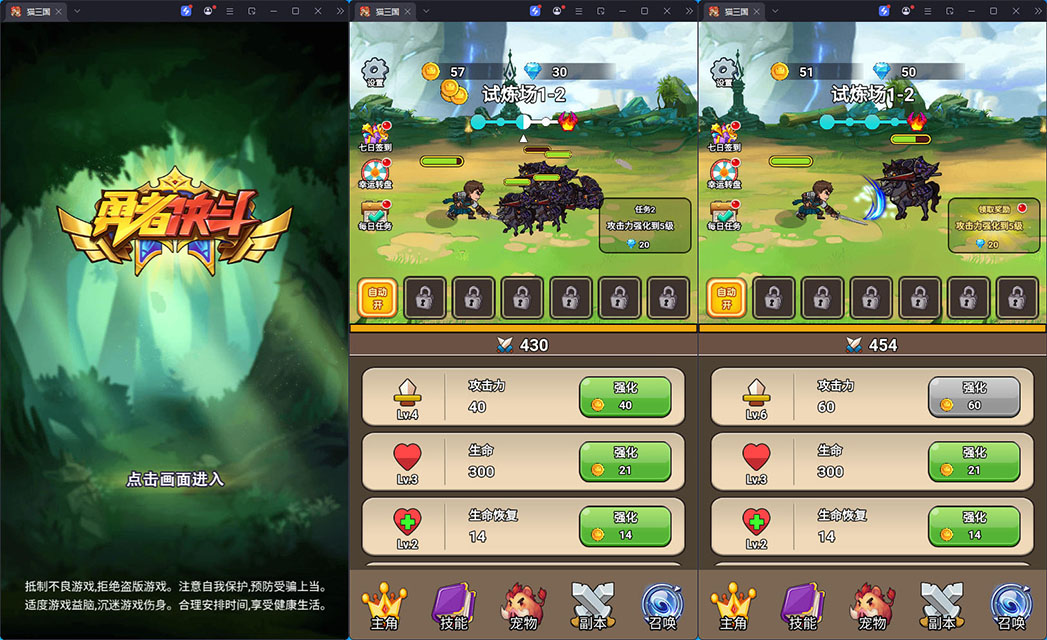Image resolution: width=1047 pixels, height=640 pixels.
Task: Open 召唤 tab in the 454-power window
Action: [x=1011, y=607]
